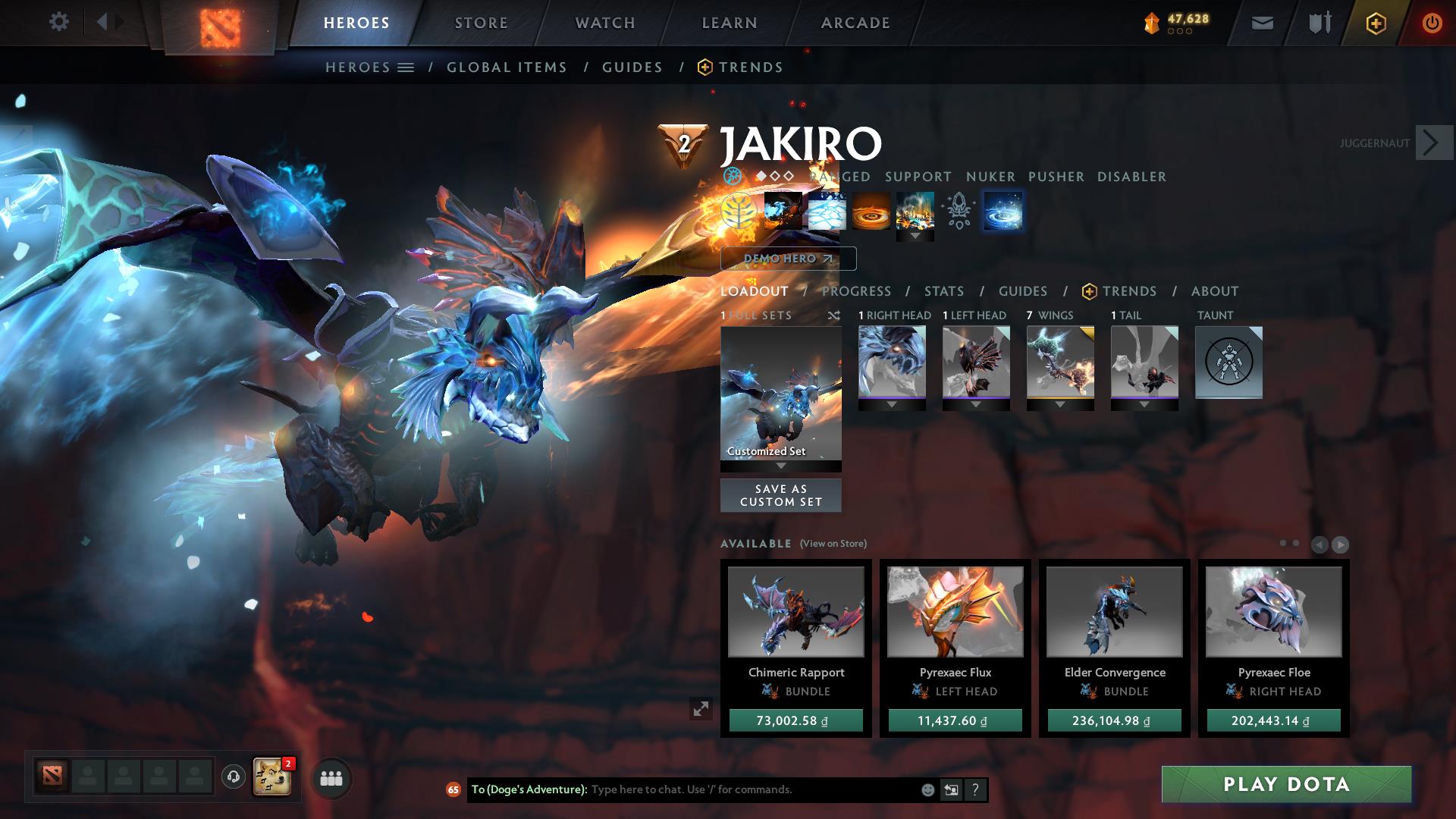Inspect the Macropyre ultimate ability icon

(915, 212)
